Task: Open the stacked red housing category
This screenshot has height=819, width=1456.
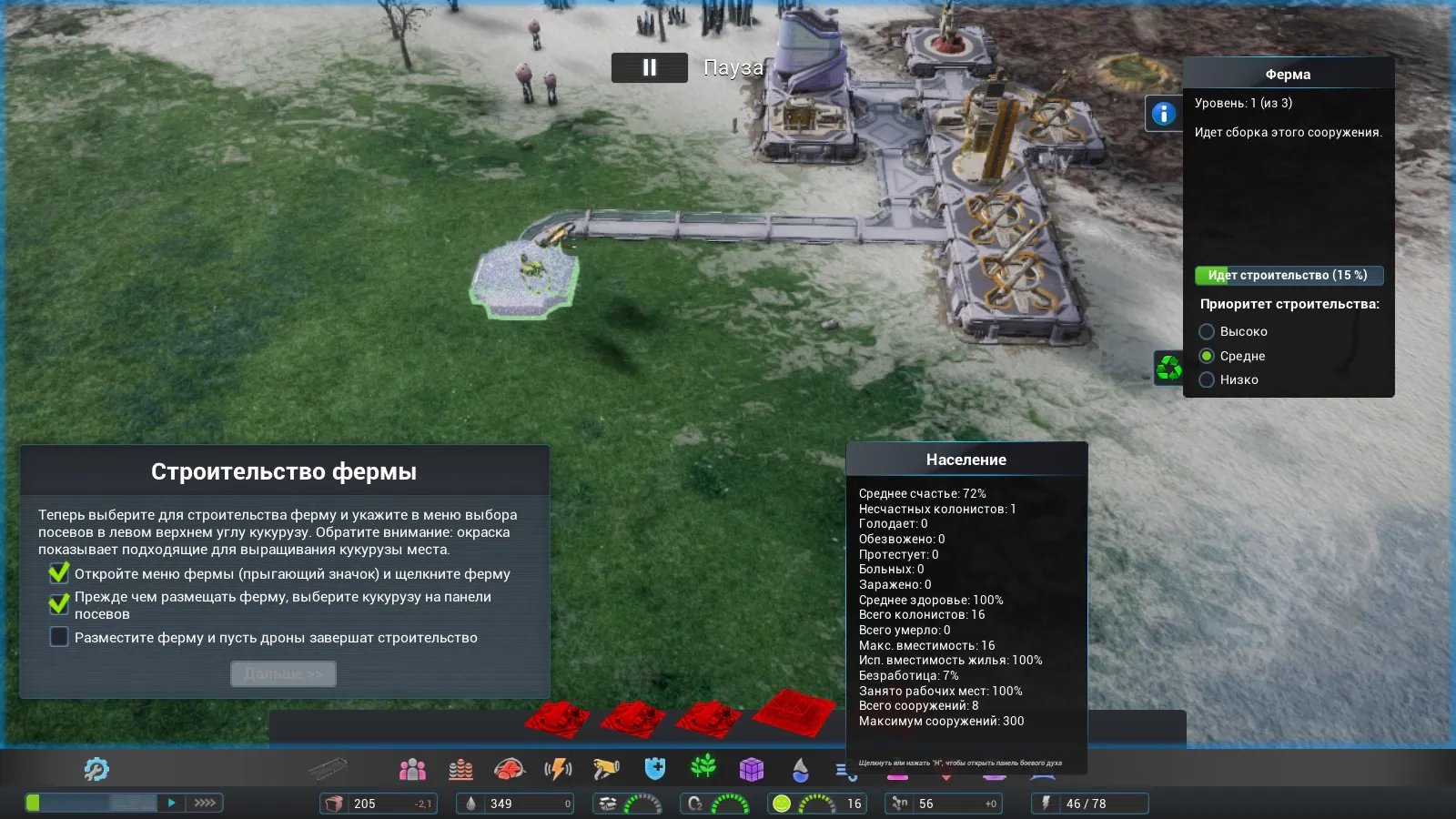Action: tap(460, 770)
